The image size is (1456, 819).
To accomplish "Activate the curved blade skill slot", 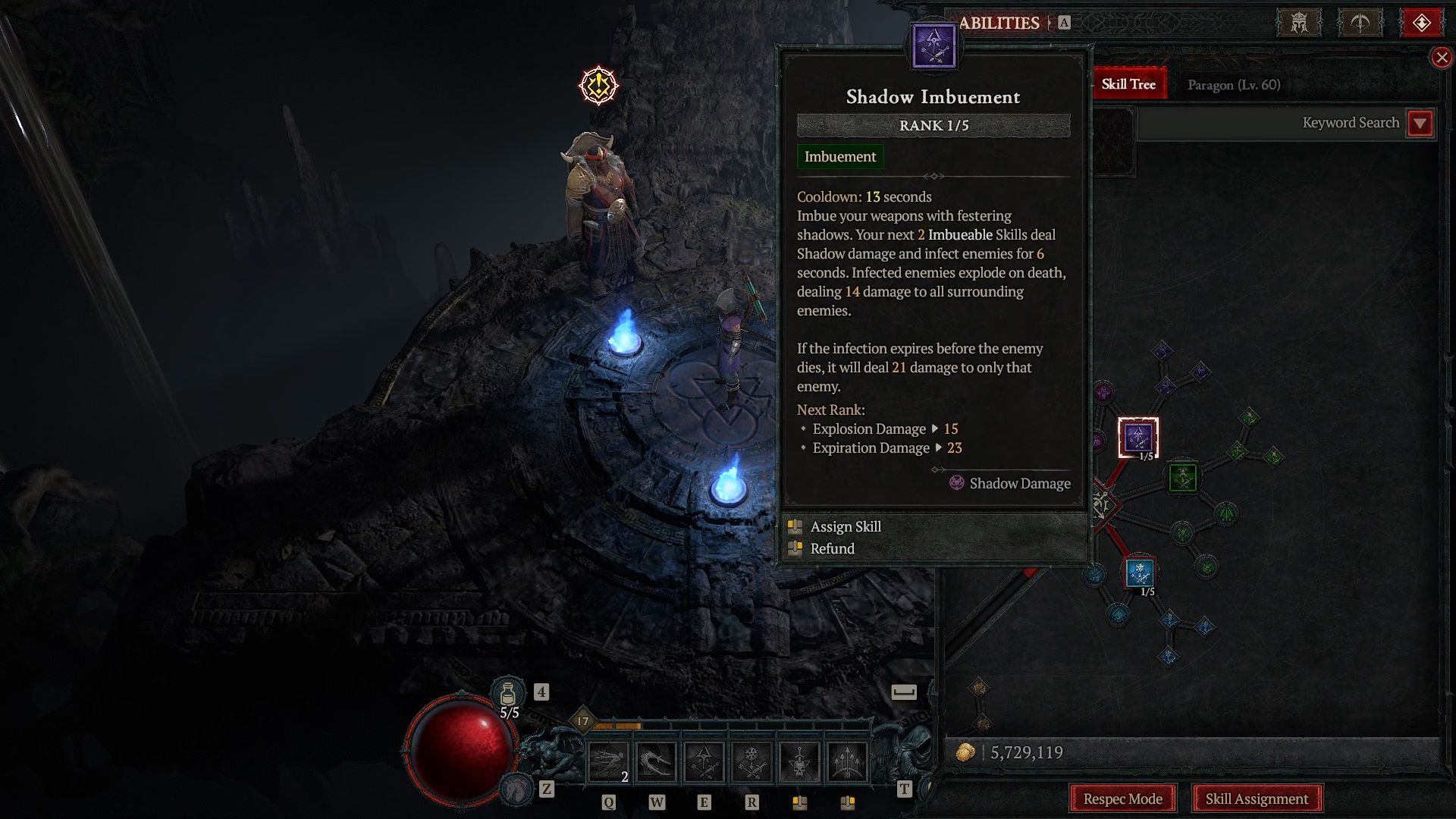I will tap(656, 762).
